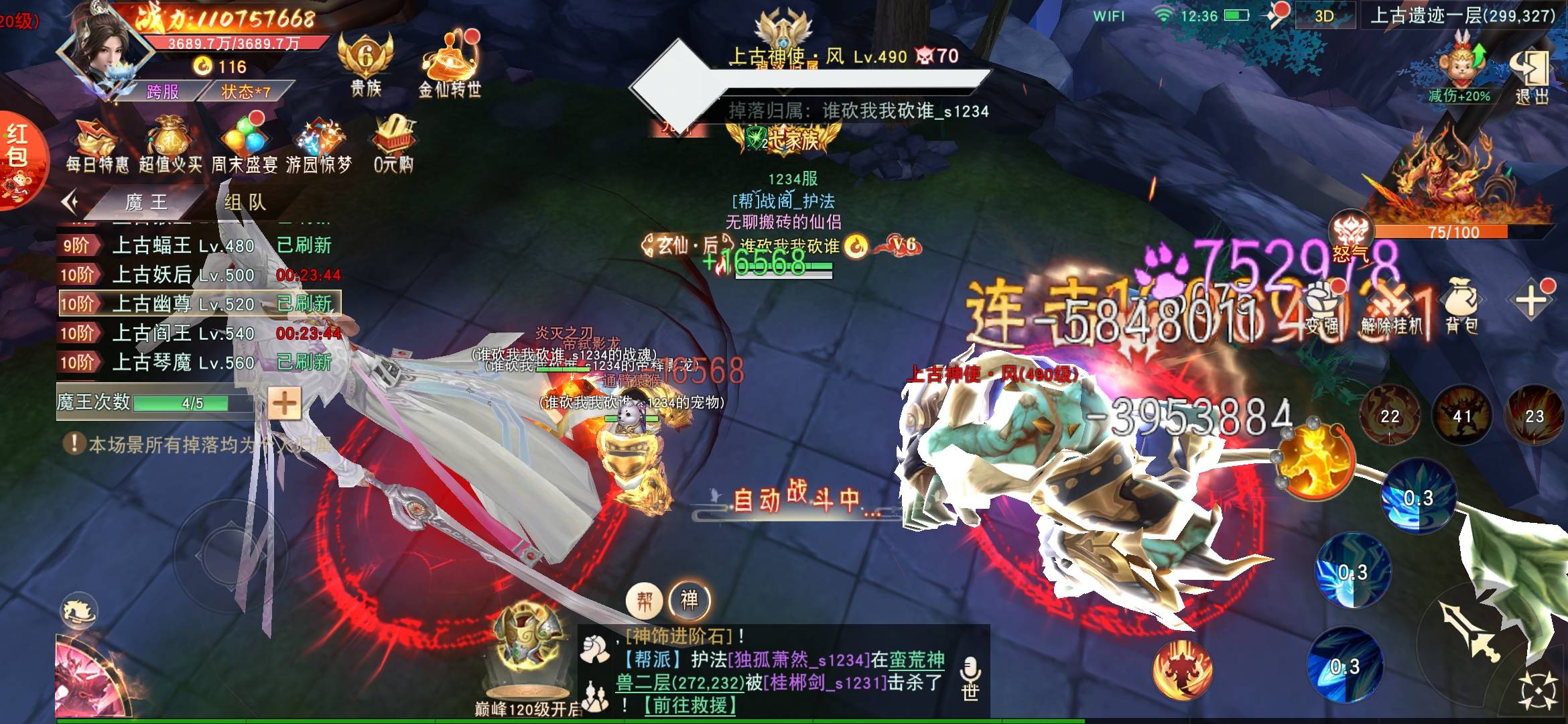This screenshot has height=724, width=1568.
Task: Select boss 上古幽尊 Lv.520 row
Action: click(x=200, y=304)
